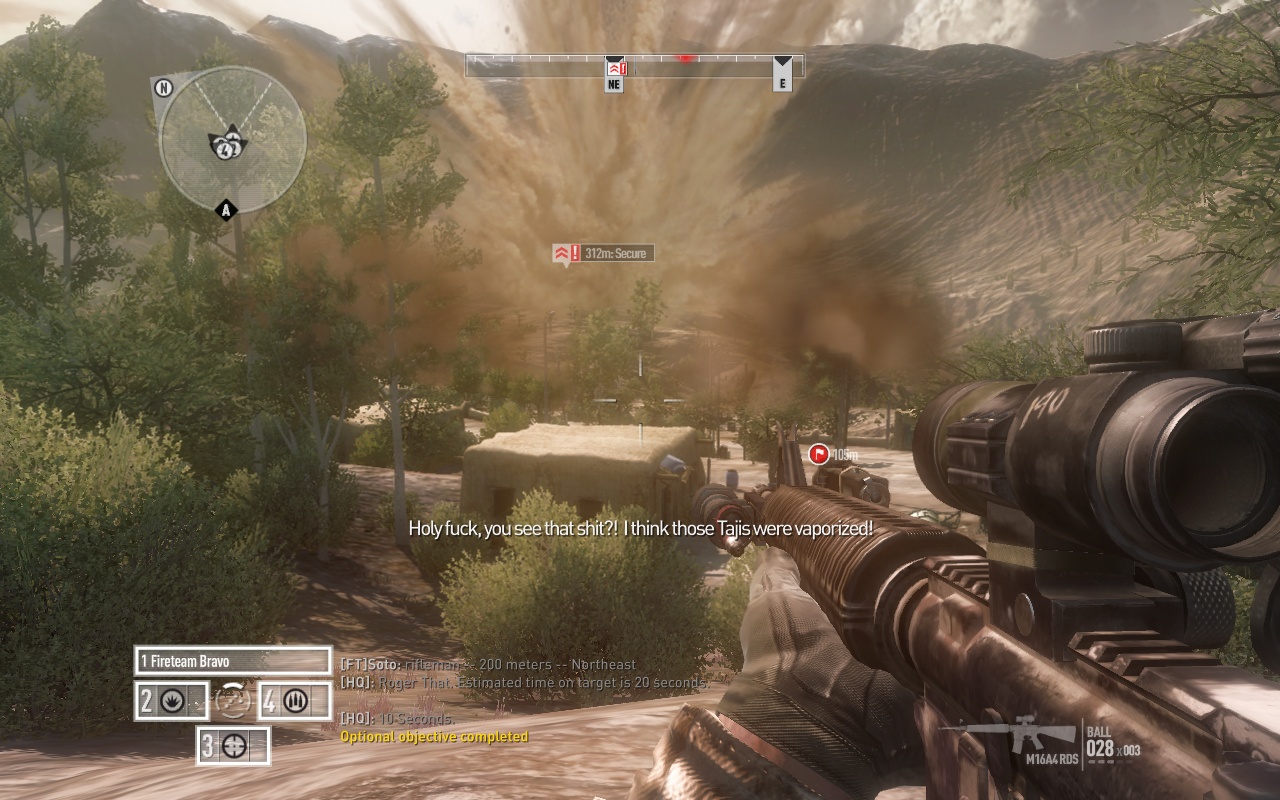The height and width of the screenshot is (800, 1280).
Task: Select the Soto rifleman chat message
Action: click(486, 663)
